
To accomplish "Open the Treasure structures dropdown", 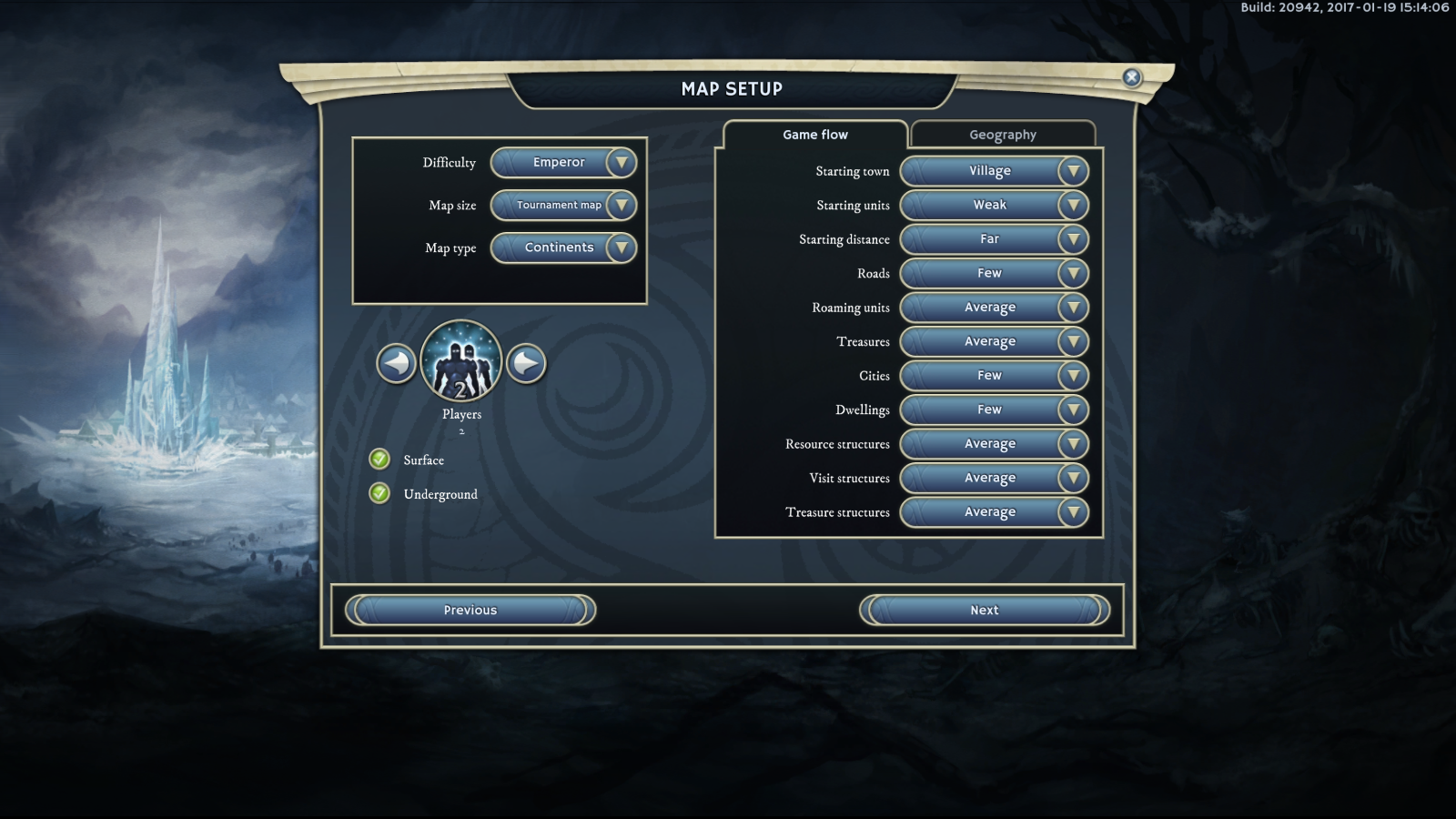I will [x=994, y=512].
